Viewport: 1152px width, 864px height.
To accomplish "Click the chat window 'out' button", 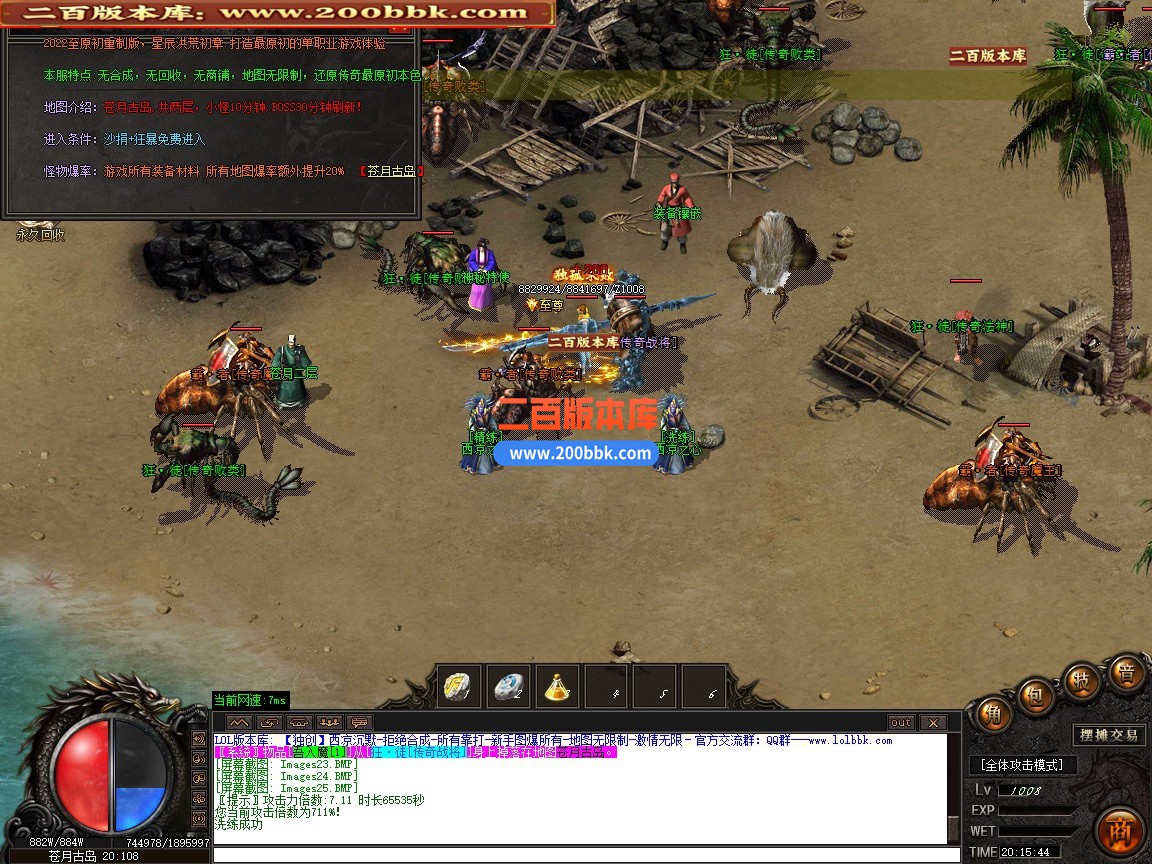I will pyautogui.click(x=901, y=722).
